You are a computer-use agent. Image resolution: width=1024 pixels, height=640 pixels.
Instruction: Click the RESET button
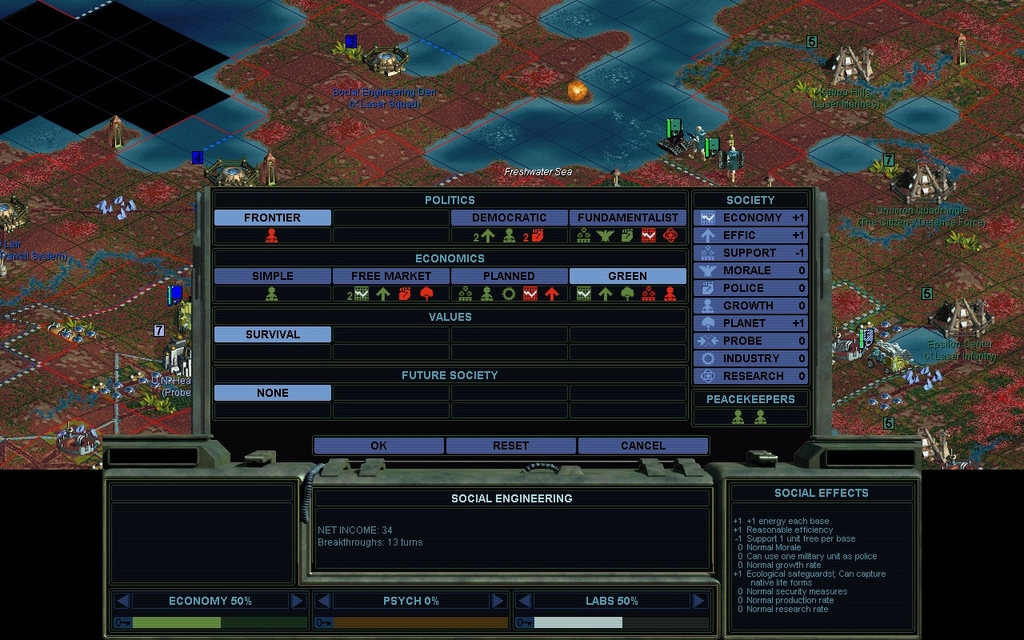pos(511,445)
